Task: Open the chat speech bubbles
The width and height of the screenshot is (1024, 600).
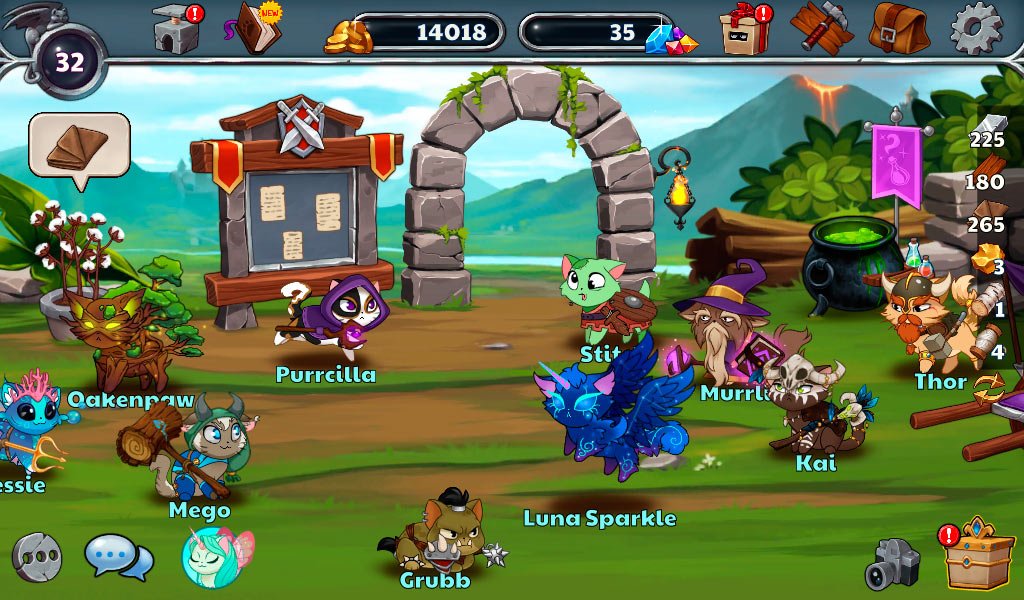Action: tap(118, 557)
